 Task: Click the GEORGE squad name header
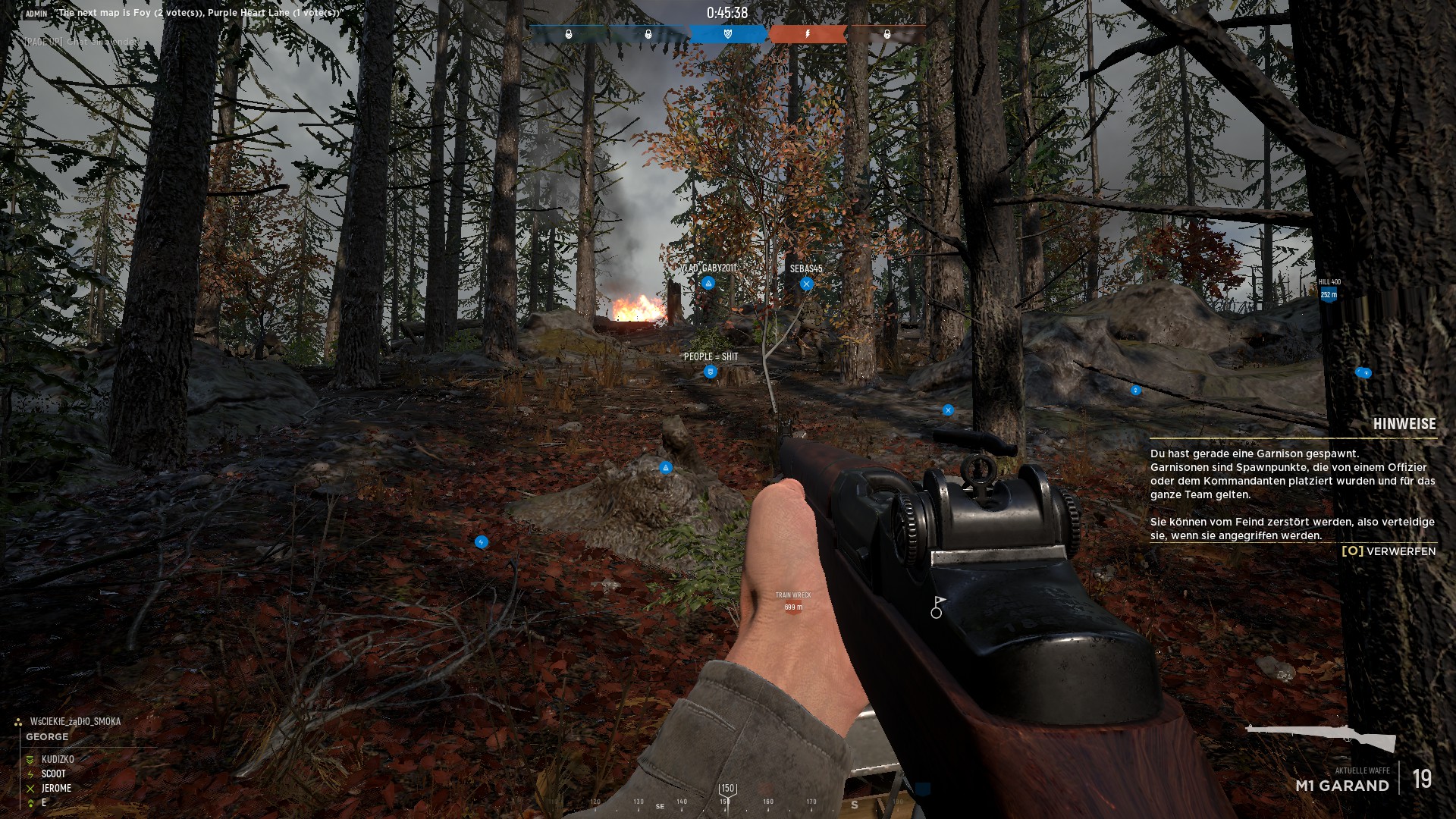[x=47, y=736]
